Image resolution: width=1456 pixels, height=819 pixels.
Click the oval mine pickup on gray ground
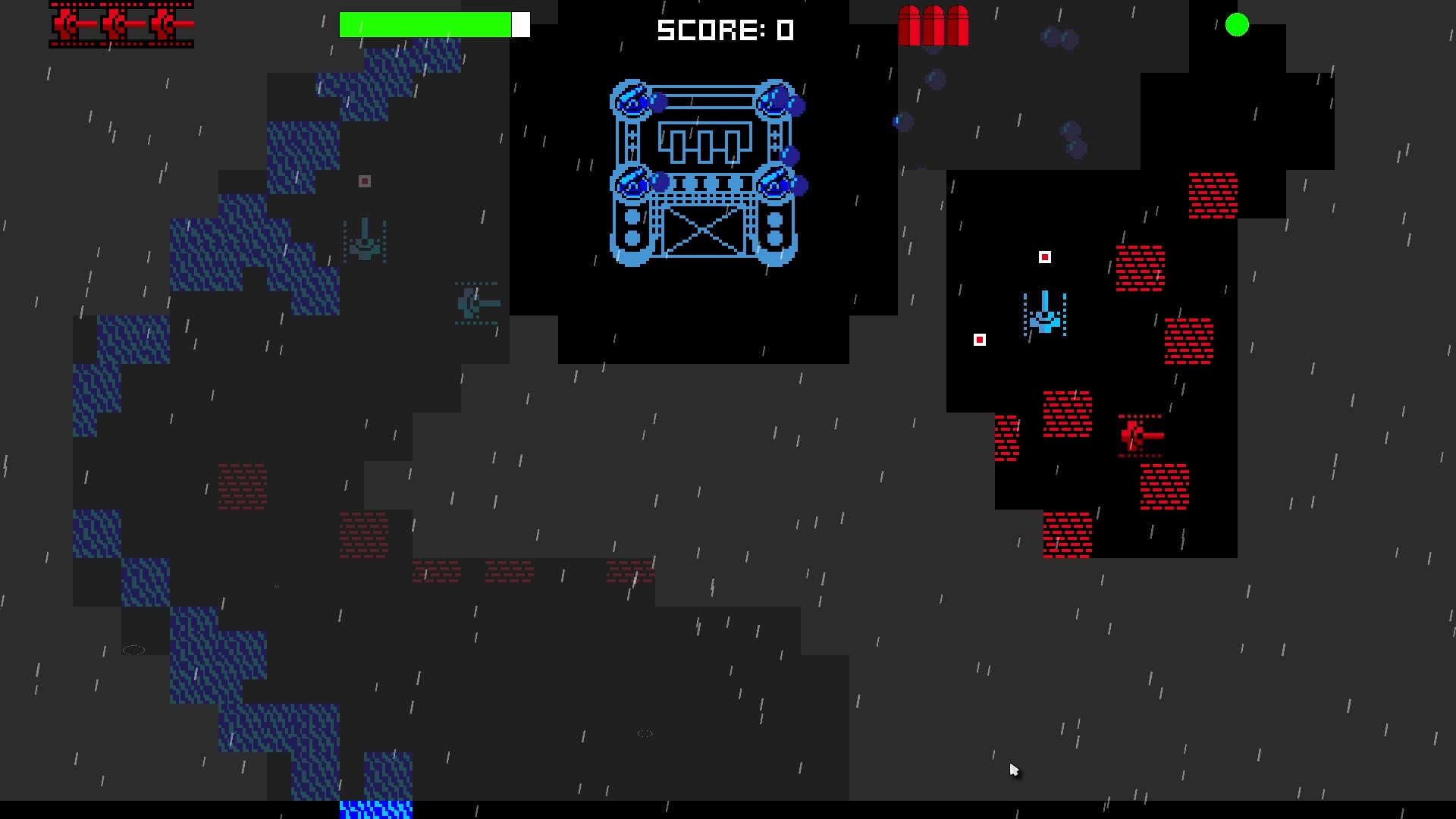point(135,650)
